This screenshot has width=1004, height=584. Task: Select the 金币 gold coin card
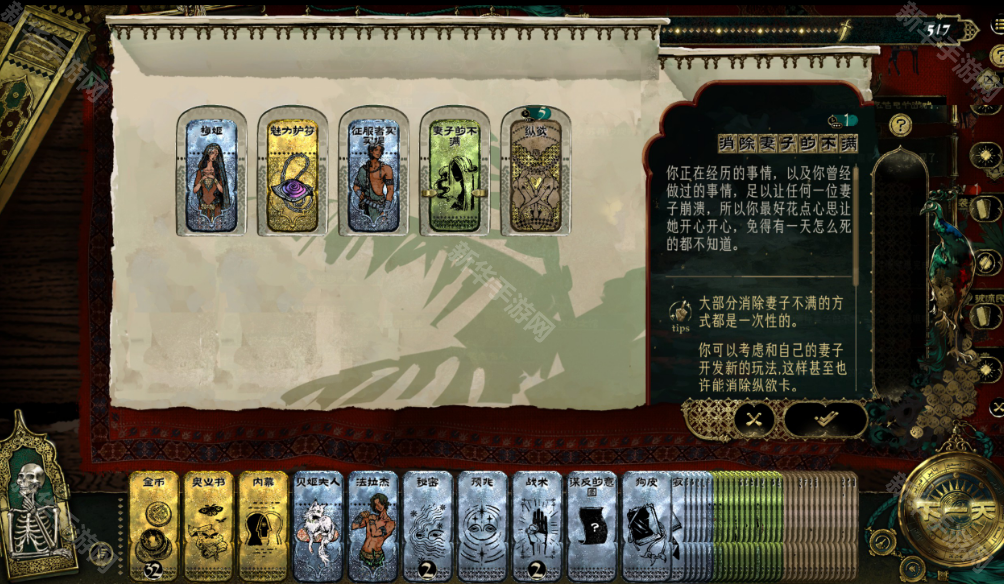tap(154, 527)
